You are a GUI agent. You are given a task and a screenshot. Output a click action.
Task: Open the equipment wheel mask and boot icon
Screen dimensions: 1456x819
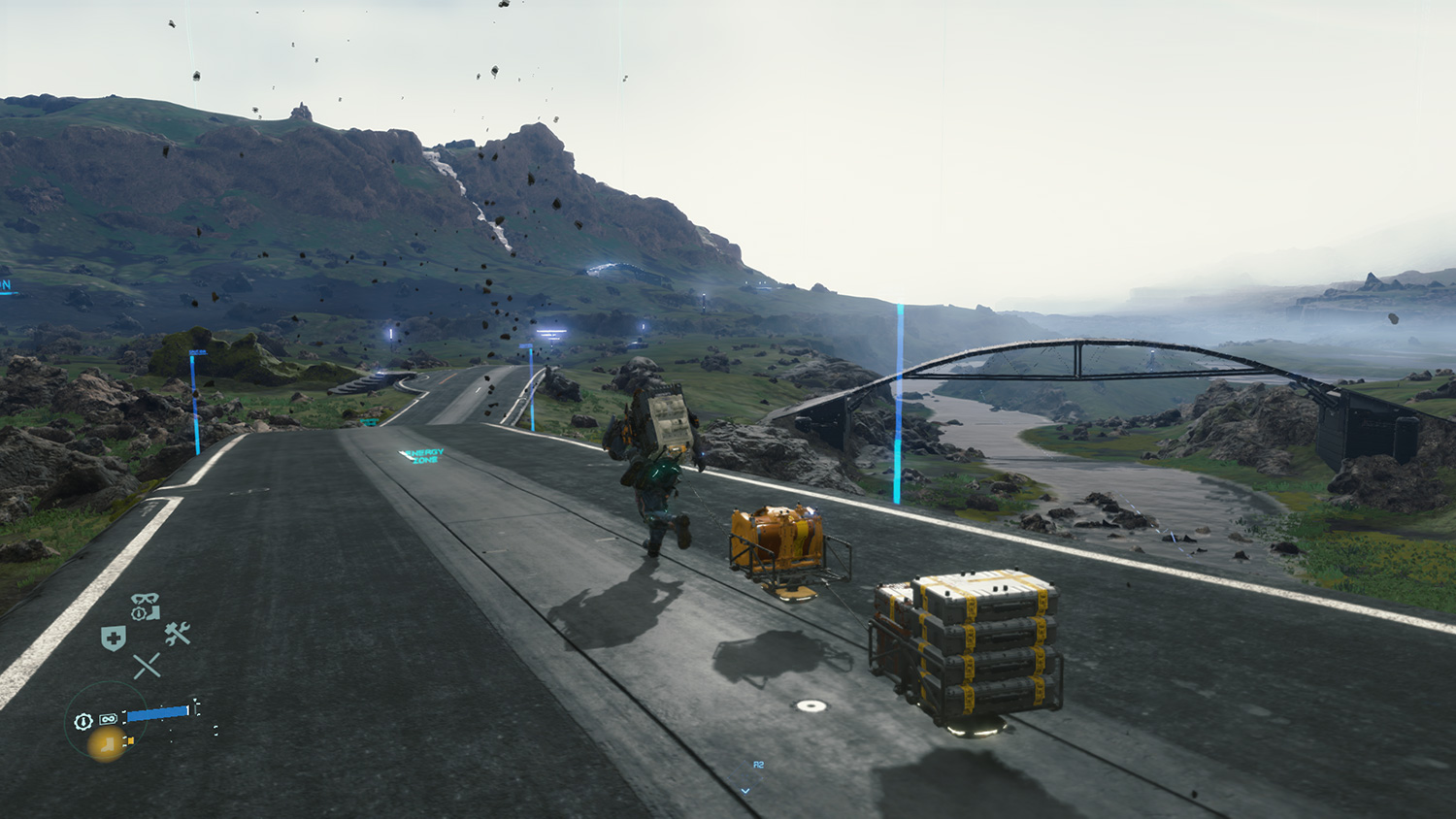145,606
